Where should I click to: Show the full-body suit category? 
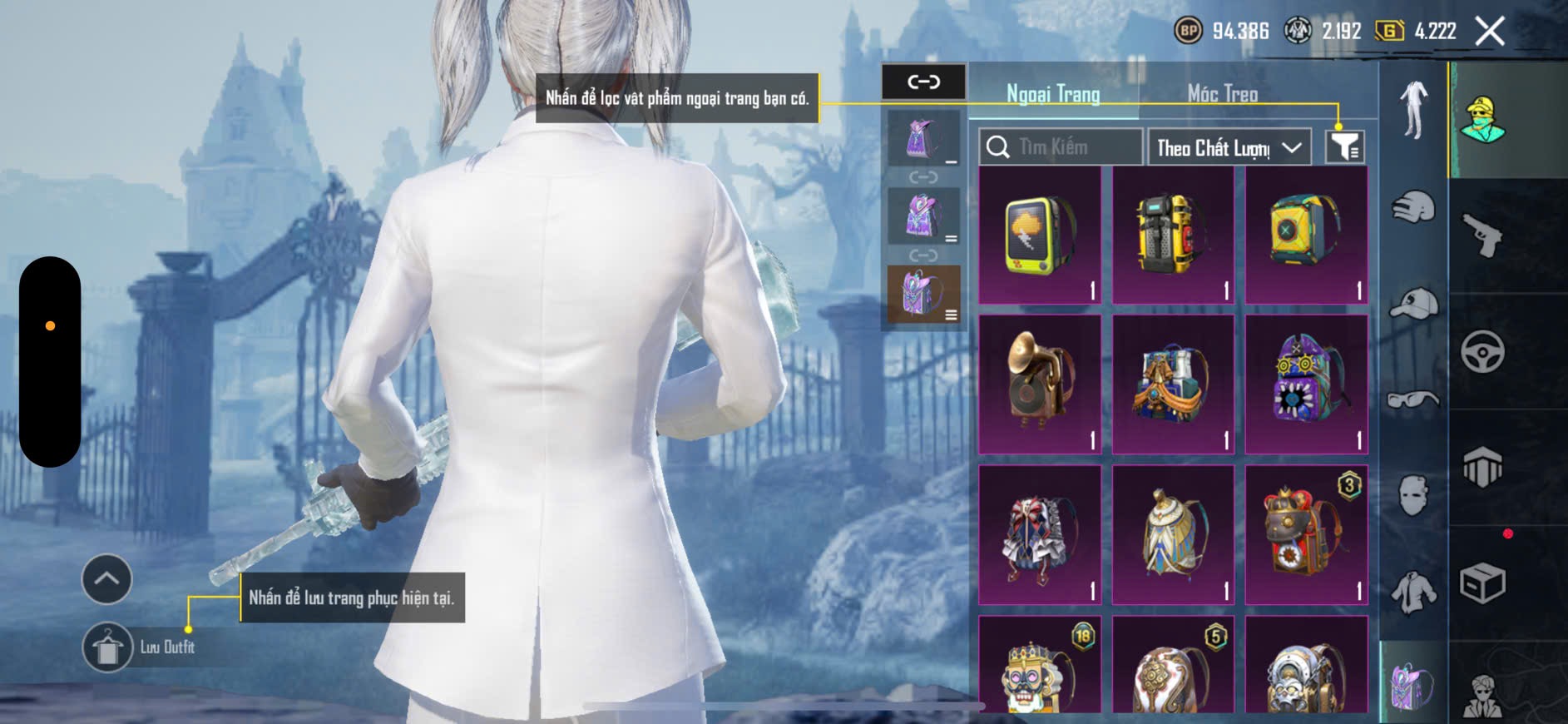[1413, 109]
